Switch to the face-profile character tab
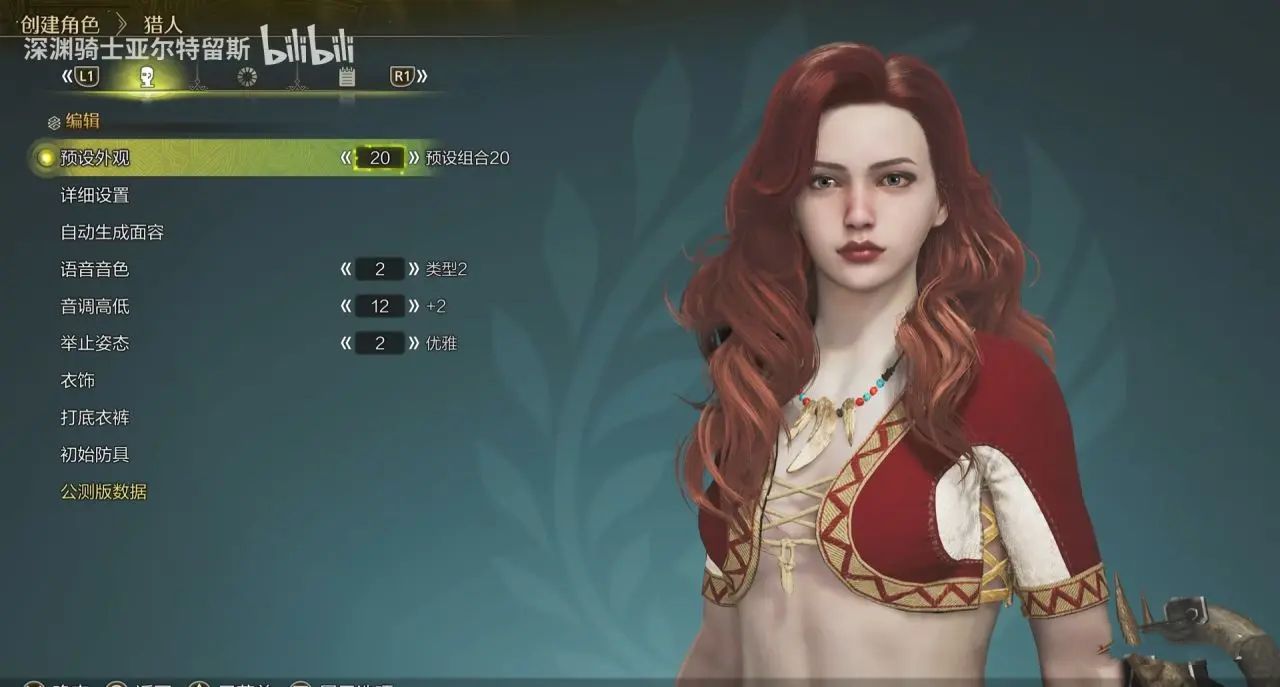 pyautogui.click(x=147, y=77)
